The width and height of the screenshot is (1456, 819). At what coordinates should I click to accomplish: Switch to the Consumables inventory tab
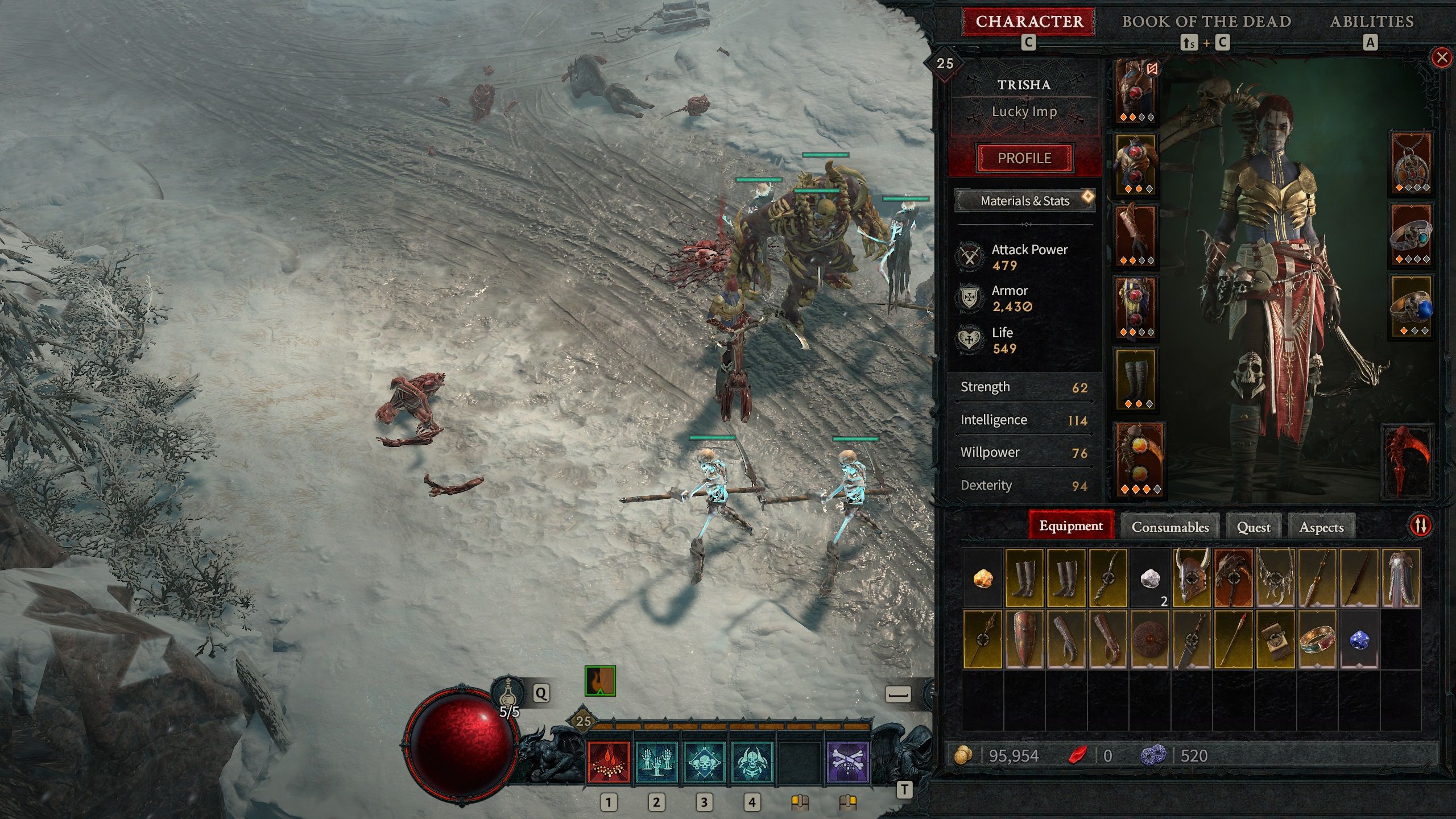(x=1170, y=527)
